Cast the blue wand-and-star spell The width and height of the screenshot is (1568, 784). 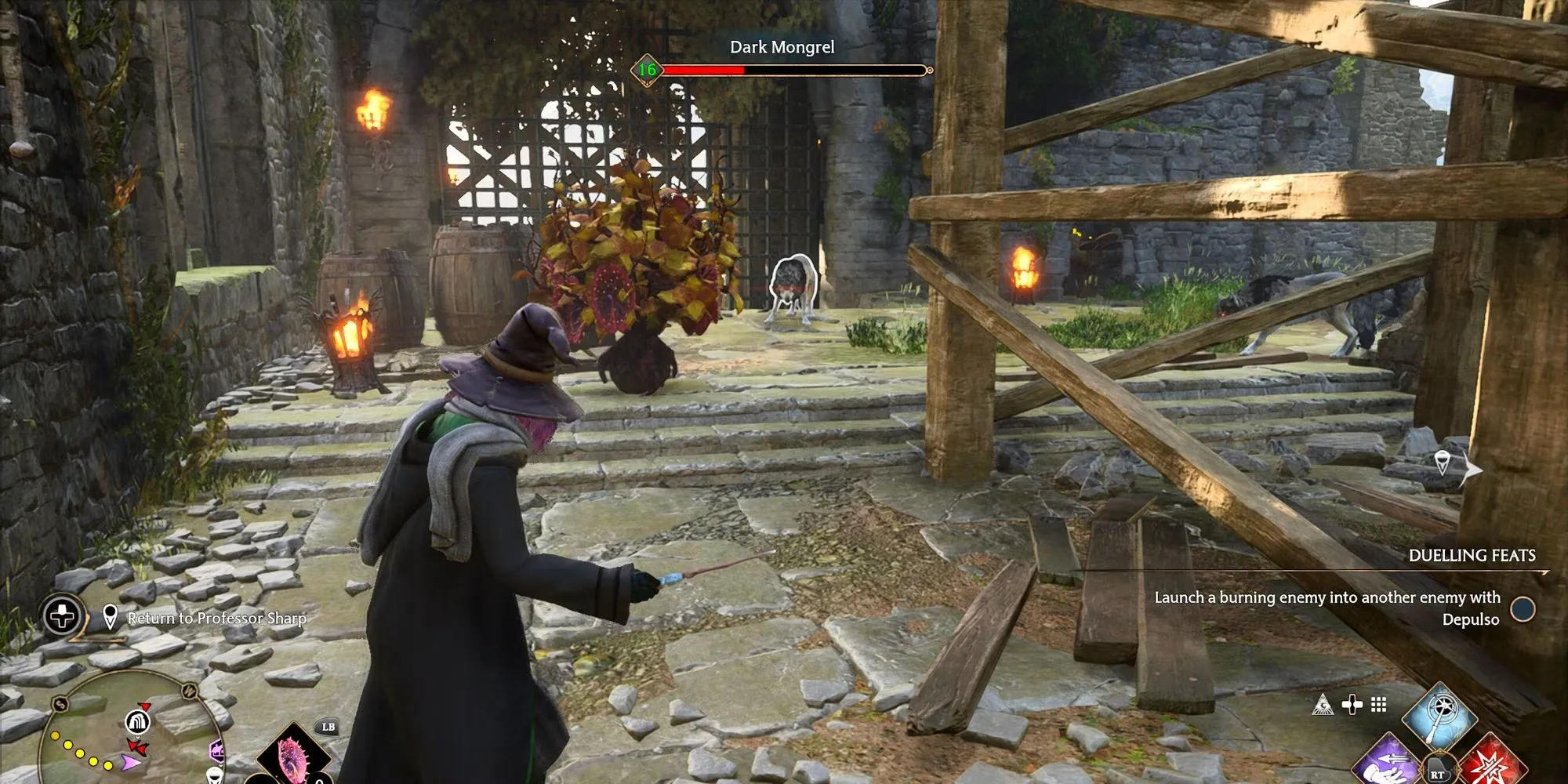pos(1439,715)
